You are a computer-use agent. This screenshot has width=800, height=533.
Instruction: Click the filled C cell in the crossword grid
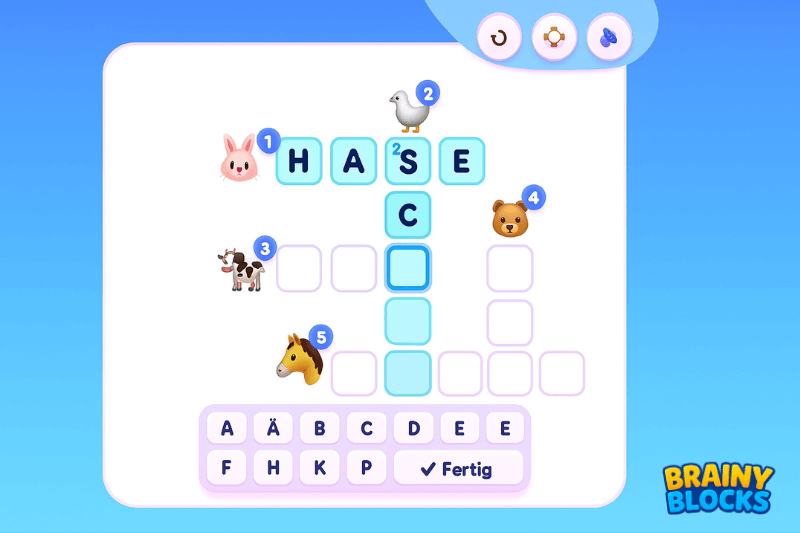(x=408, y=215)
